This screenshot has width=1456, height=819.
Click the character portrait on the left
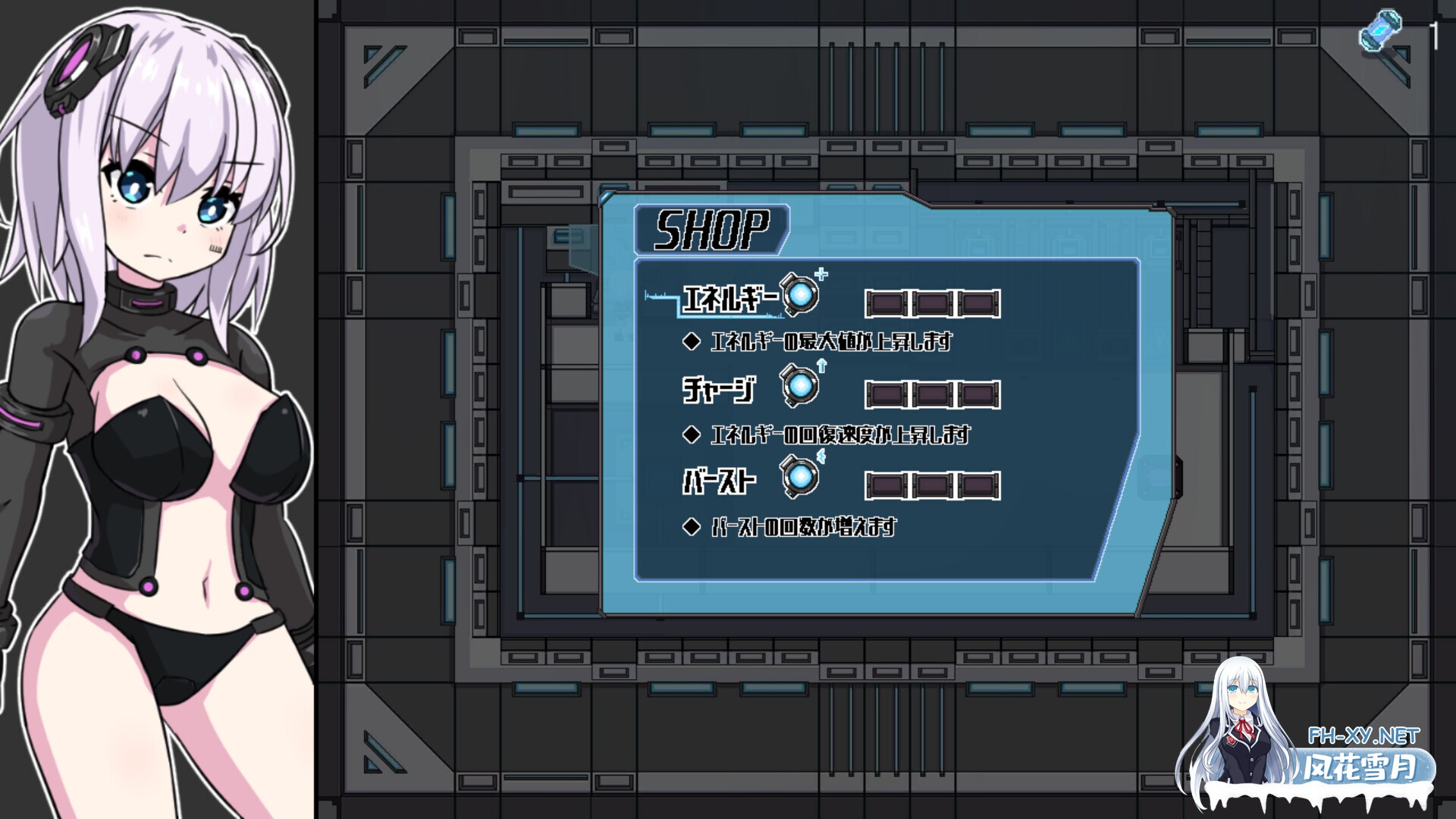152,379
